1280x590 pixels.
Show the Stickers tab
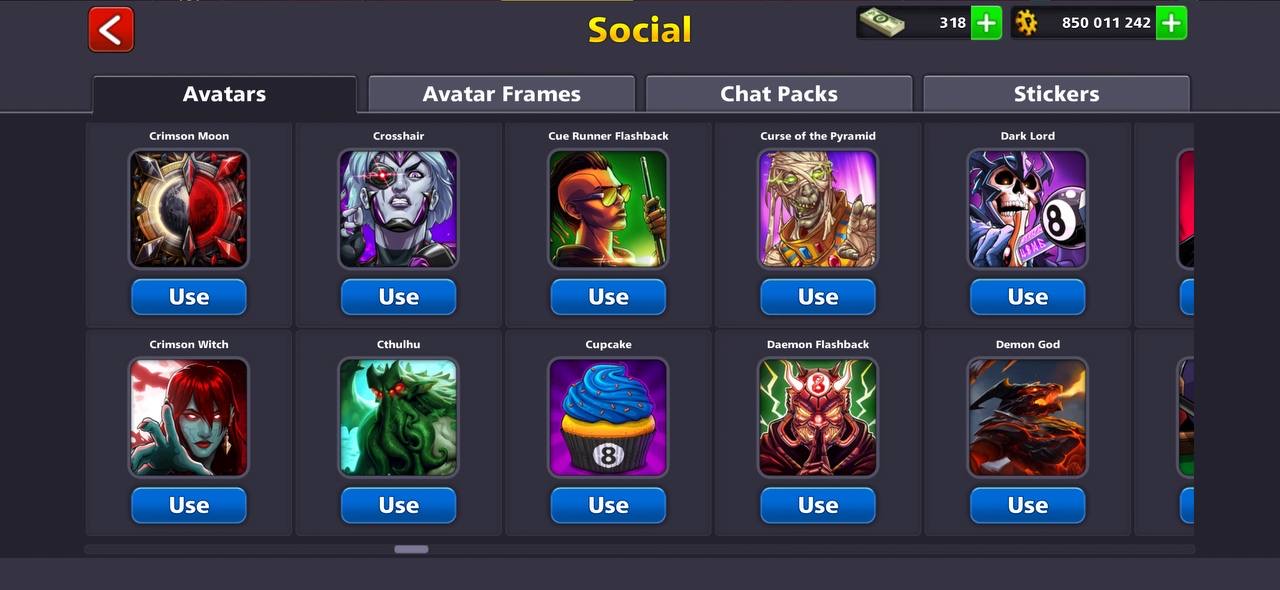point(1056,94)
